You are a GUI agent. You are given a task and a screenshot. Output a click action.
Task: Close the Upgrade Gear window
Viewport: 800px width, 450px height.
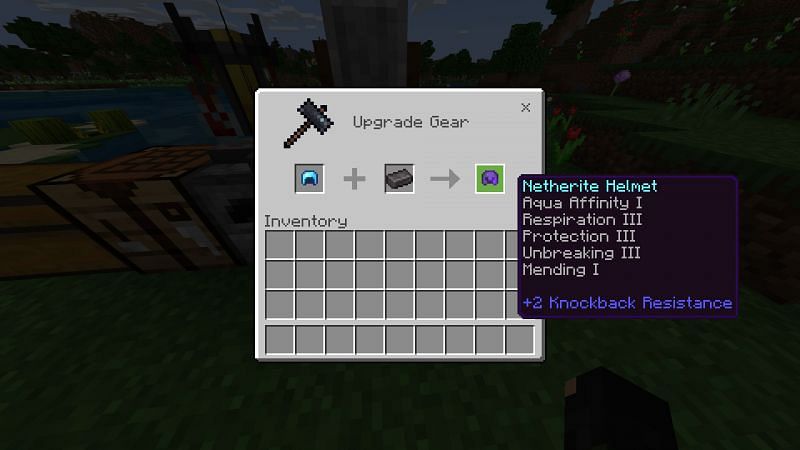pyautogui.click(x=525, y=107)
